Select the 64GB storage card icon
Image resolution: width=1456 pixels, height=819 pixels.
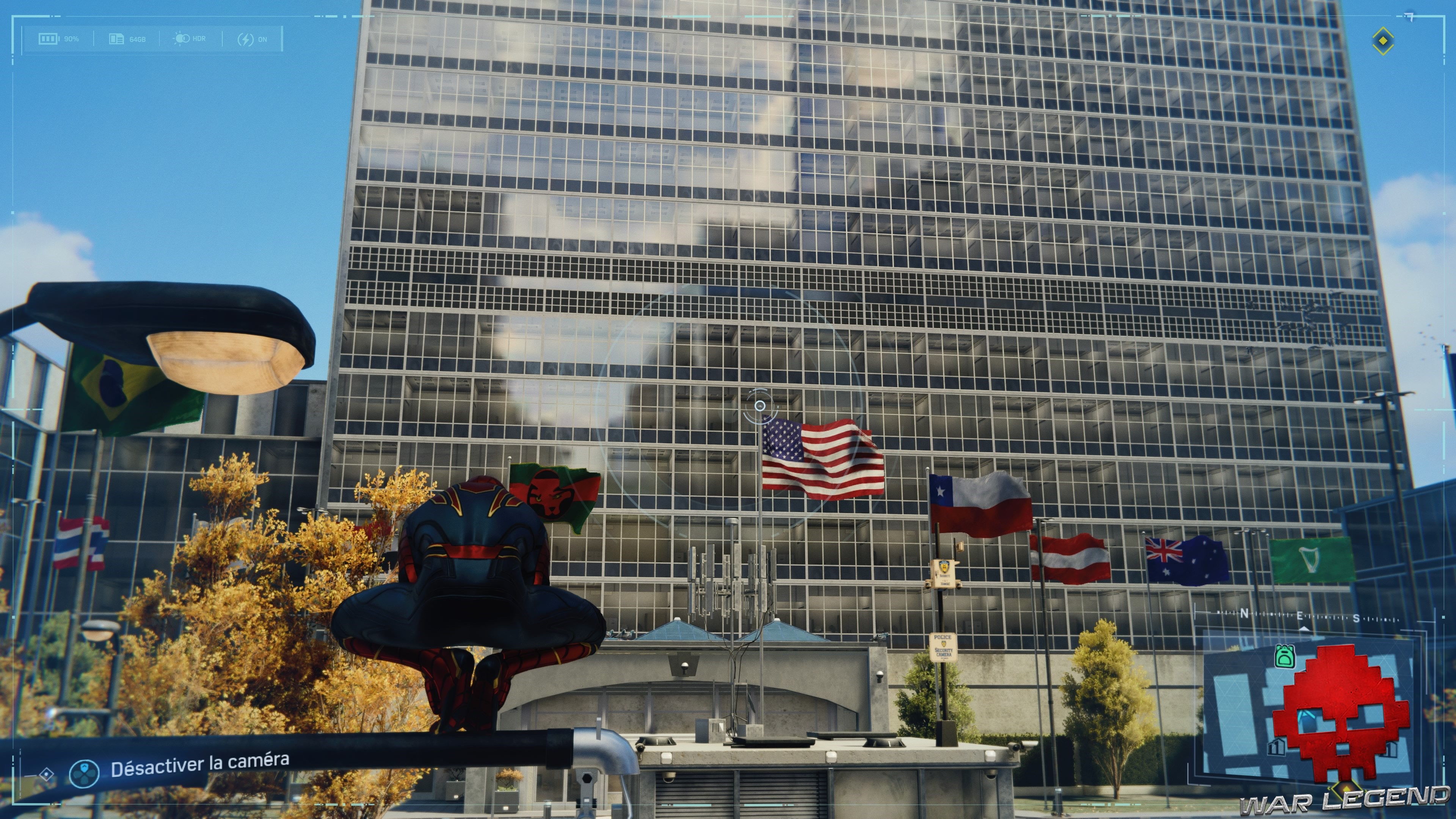pos(117,38)
